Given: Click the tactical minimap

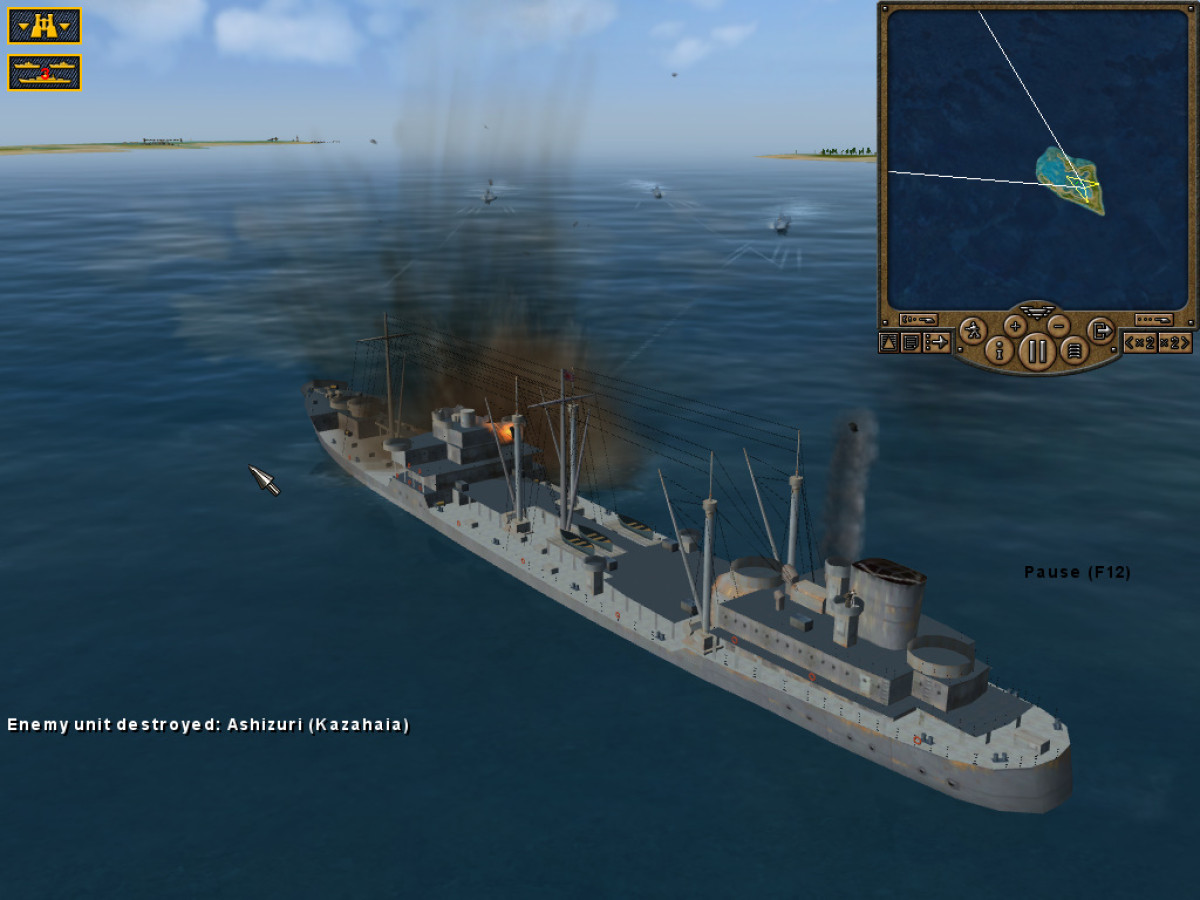Looking at the screenshot, I should pos(1037,159).
